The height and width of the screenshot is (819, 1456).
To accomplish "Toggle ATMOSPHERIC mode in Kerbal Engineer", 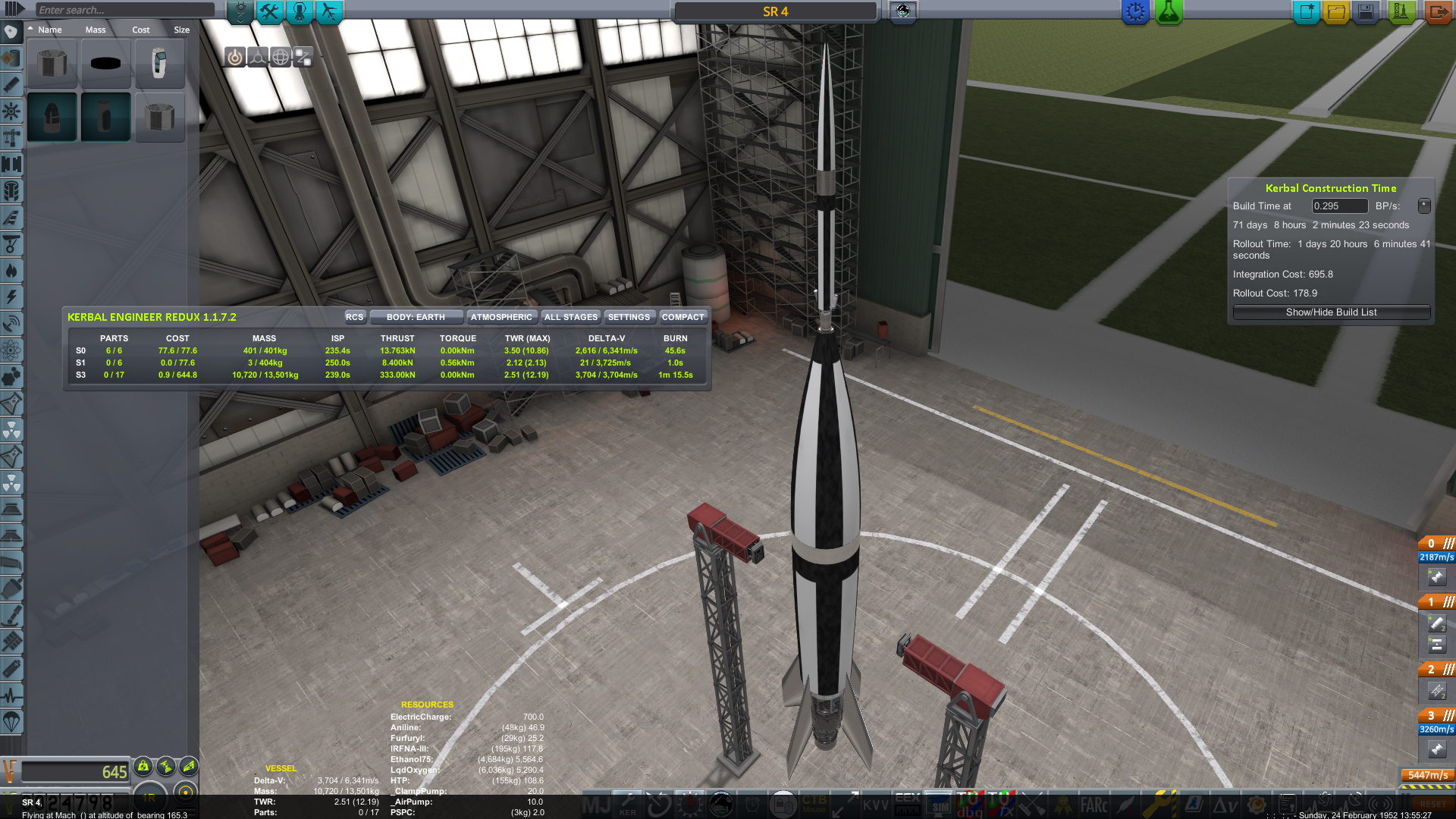I will [501, 317].
